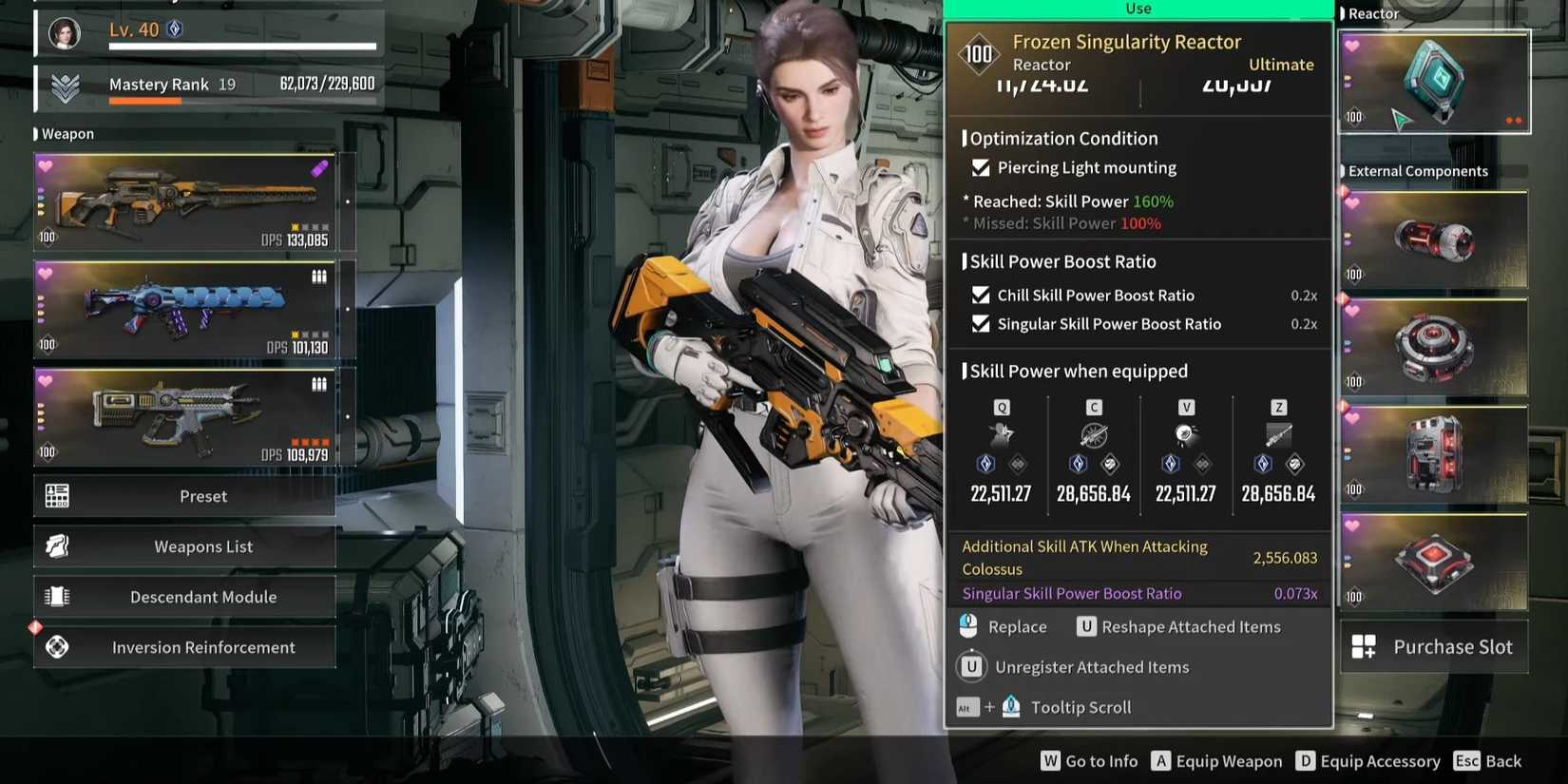The width and height of the screenshot is (1568, 784).
Task: Toggle the Chill Skill Power Boost Ratio checkbox
Action: [x=982, y=296]
